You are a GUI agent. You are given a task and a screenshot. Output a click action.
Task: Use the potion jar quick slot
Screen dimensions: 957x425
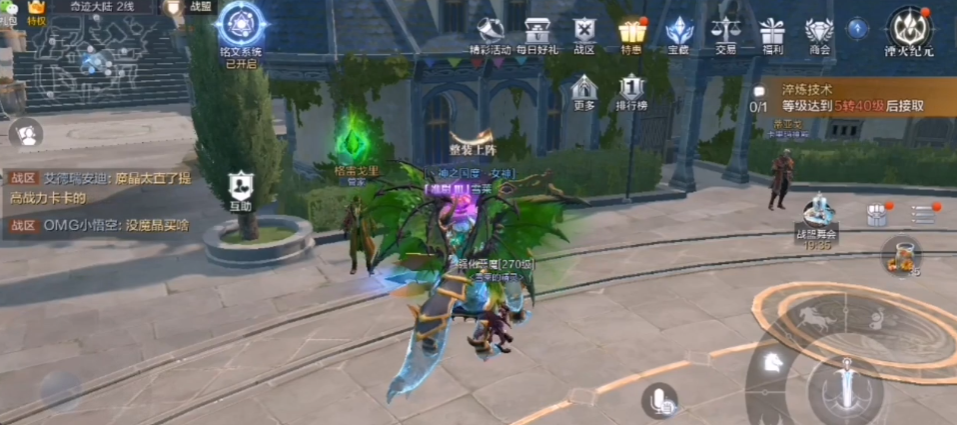pyautogui.click(x=901, y=254)
